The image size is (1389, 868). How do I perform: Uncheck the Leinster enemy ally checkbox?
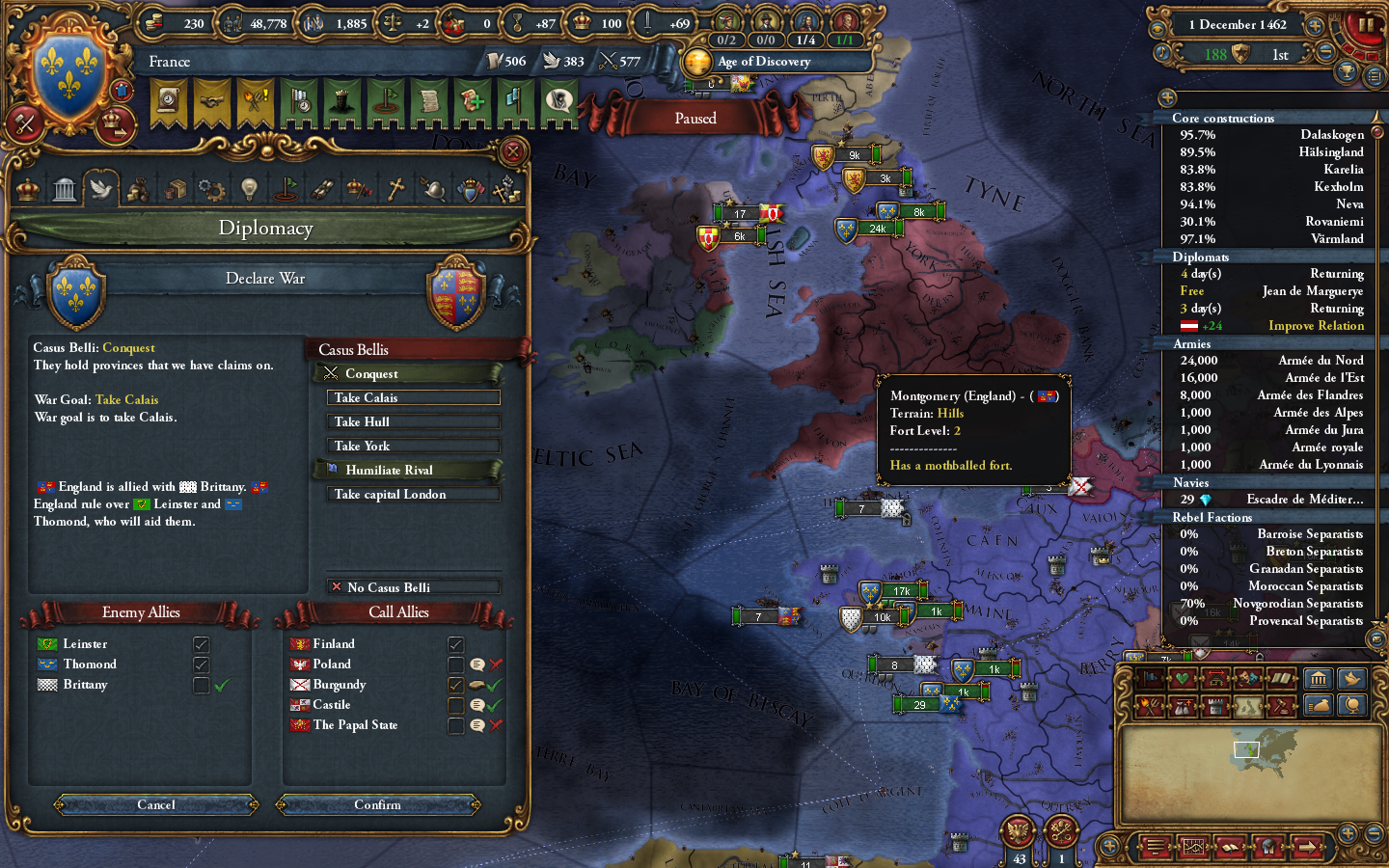point(201,643)
